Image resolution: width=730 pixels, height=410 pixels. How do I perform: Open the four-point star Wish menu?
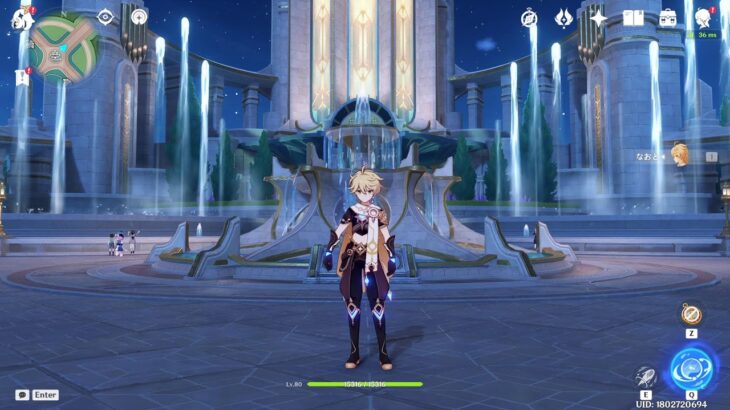[x=598, y=18]
